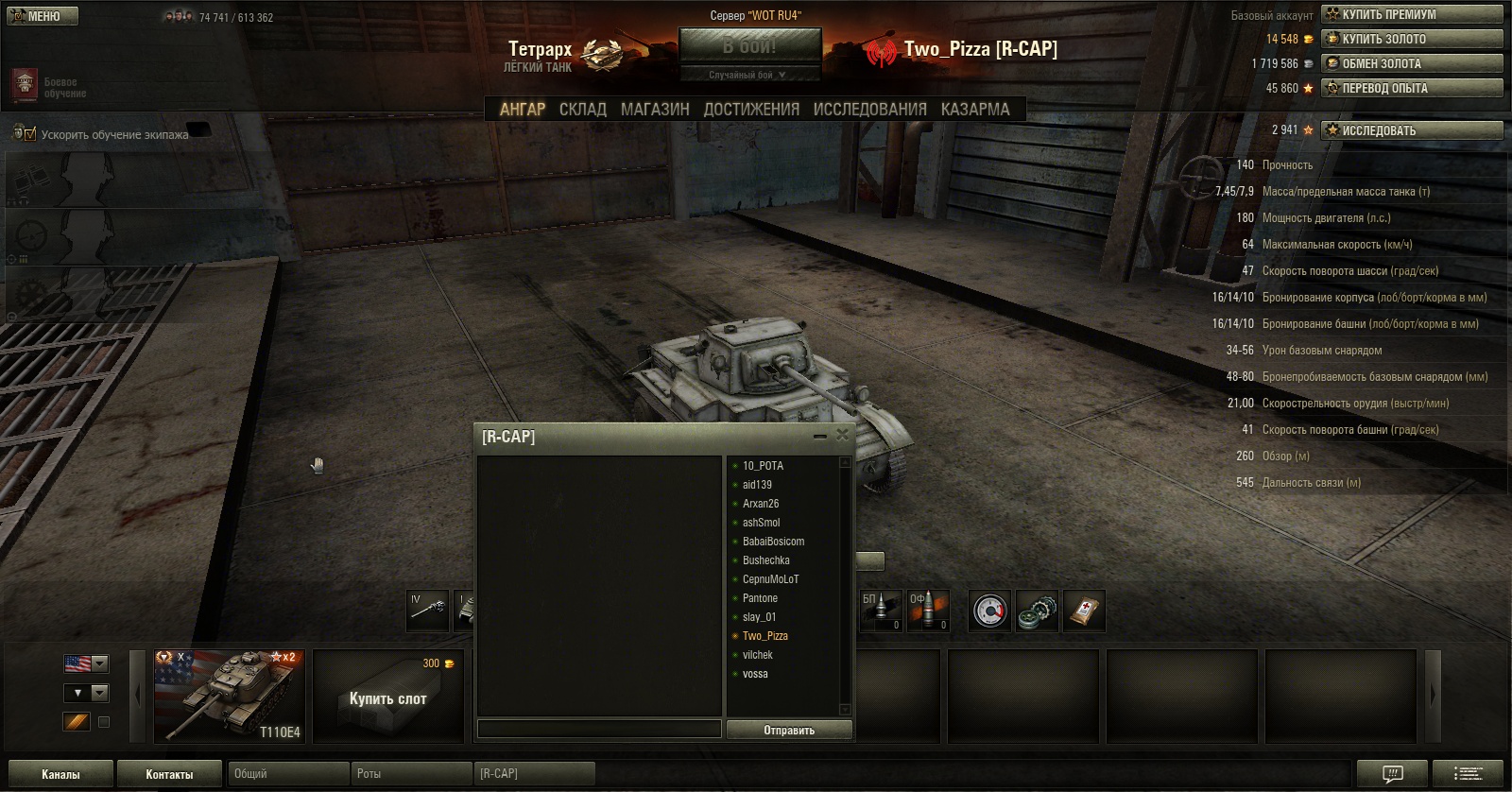
Task: Click the КУПИТЬ ЗОЛОТО button
Action: coord(1412,39)
